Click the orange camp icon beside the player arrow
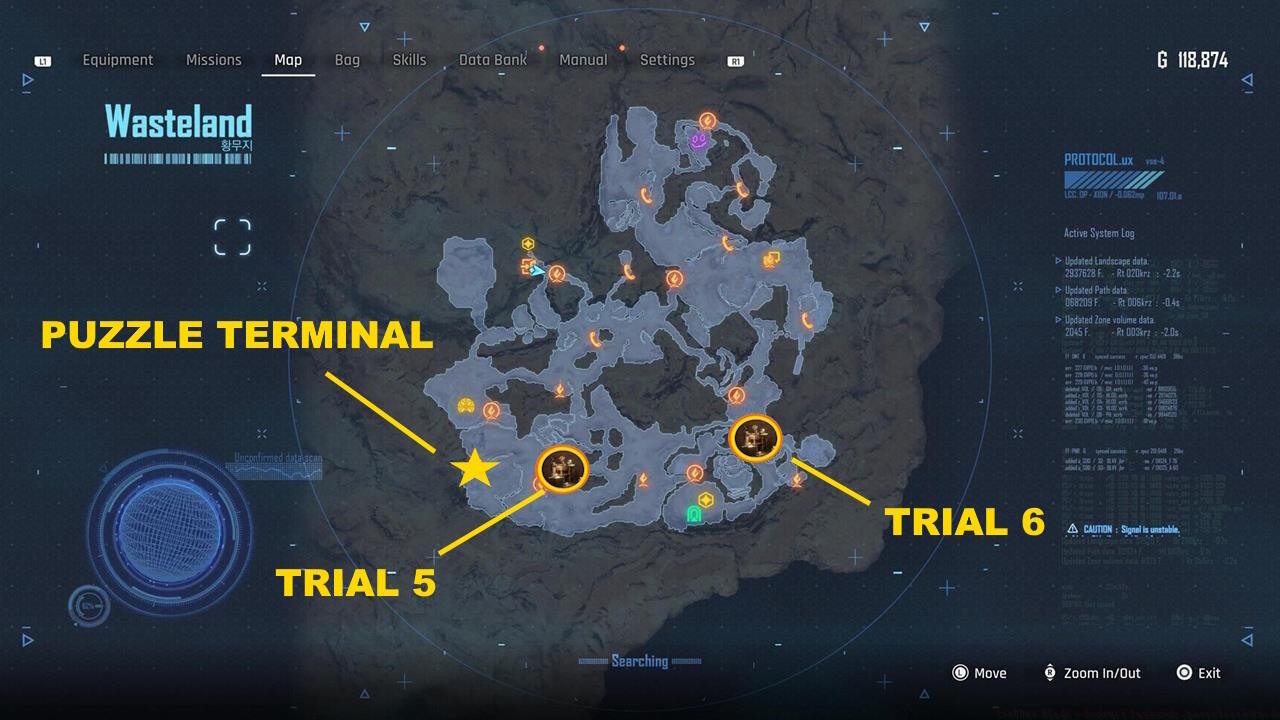The height and width of the screenshot is (720, 1280). click(528, 265)
